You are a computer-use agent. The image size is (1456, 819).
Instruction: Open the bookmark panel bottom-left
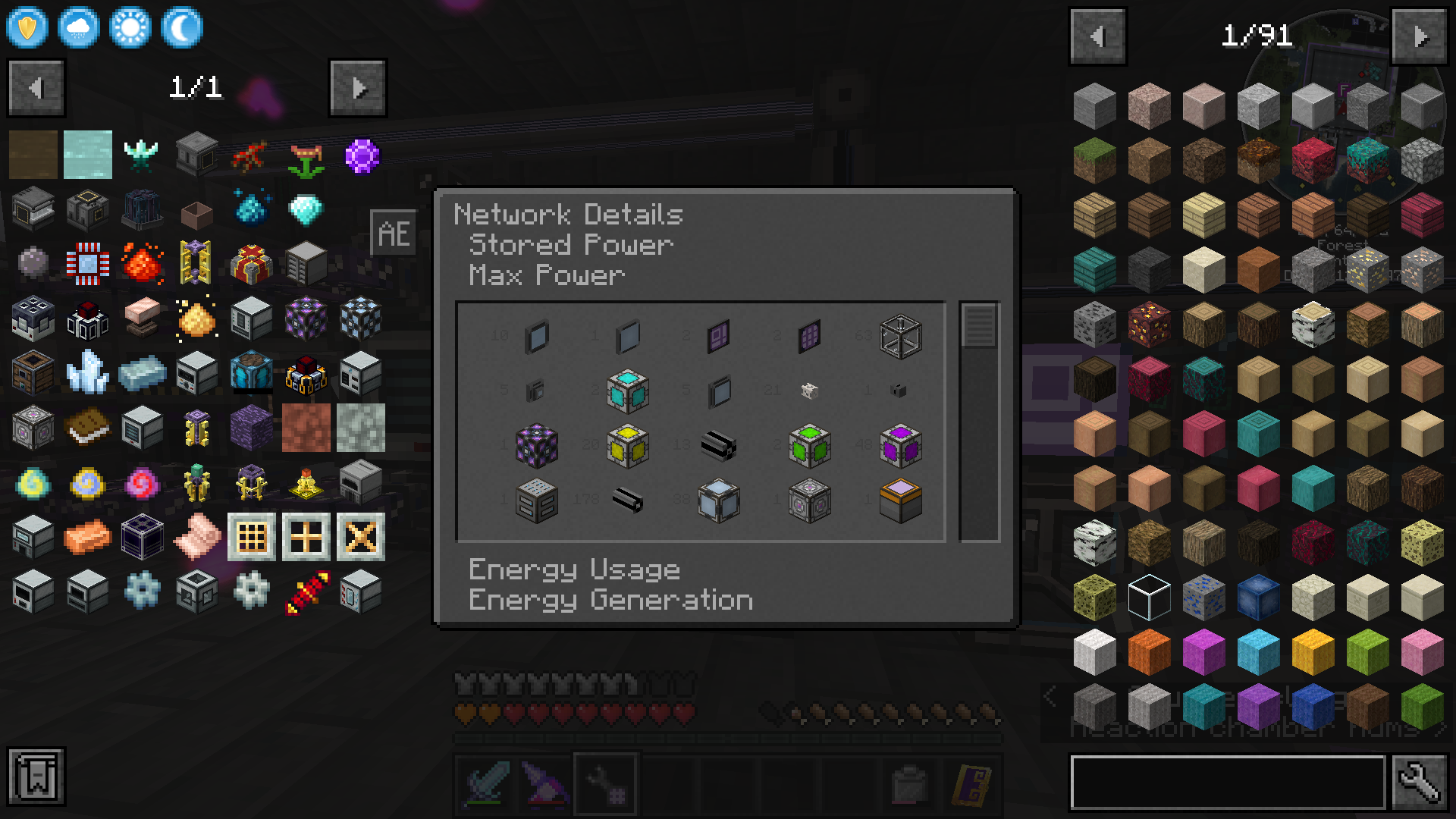tap(36, 777)
